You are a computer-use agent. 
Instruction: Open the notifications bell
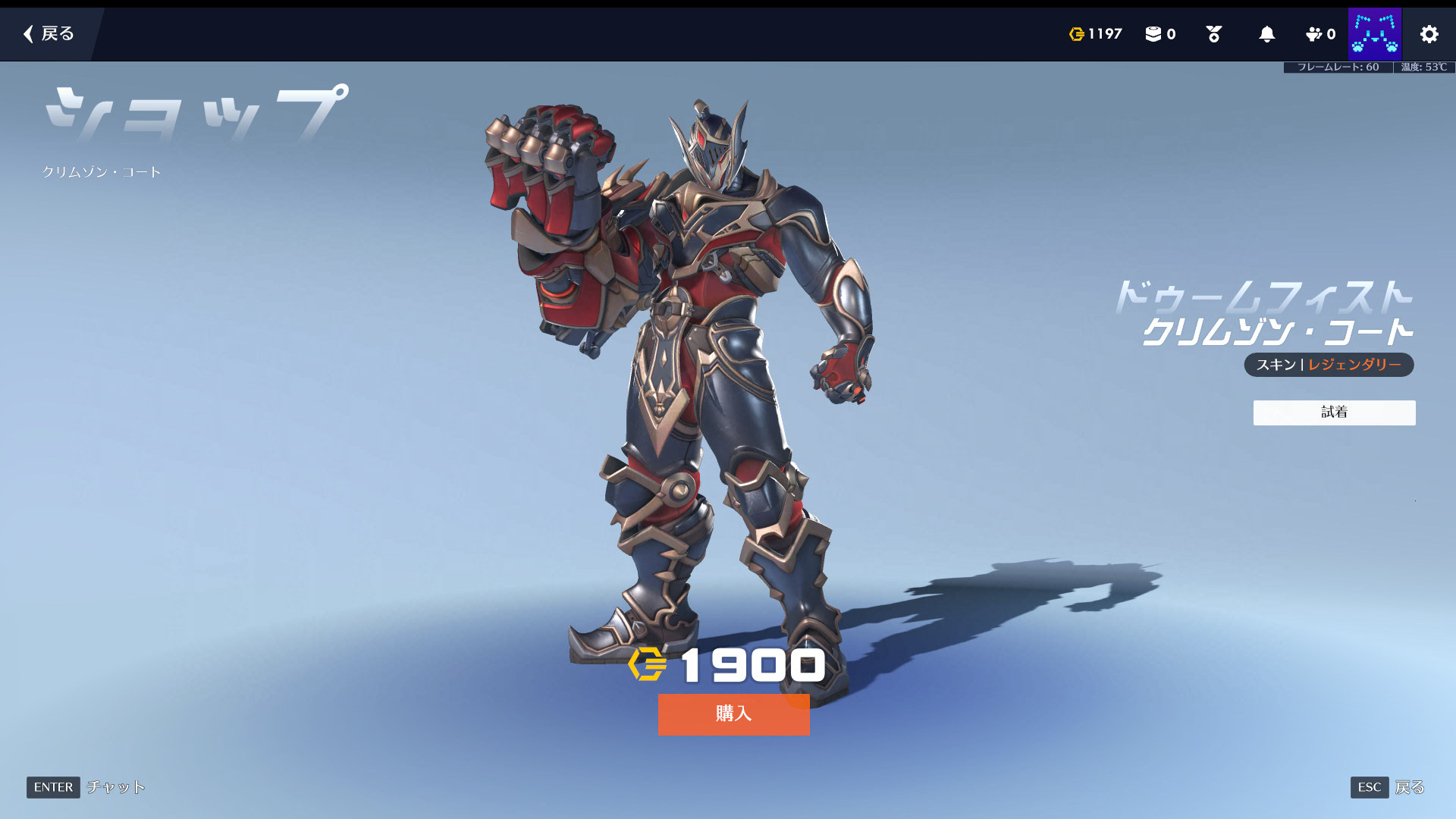coord(1266,34)
